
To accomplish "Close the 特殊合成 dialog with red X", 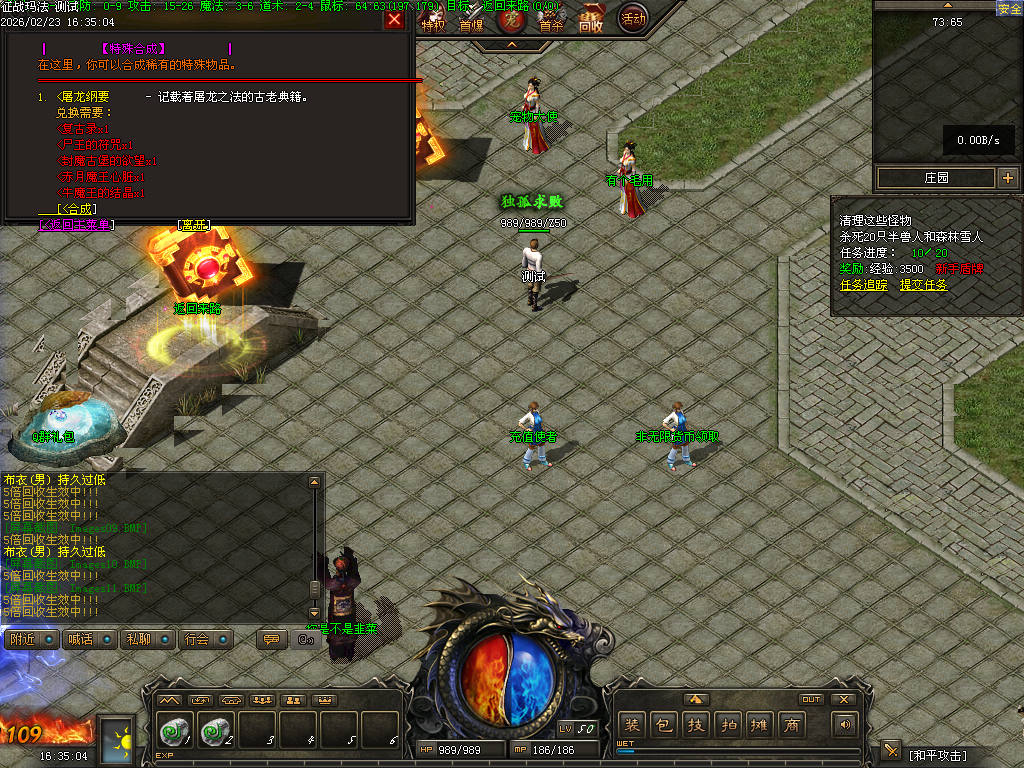I will (395, 19).
